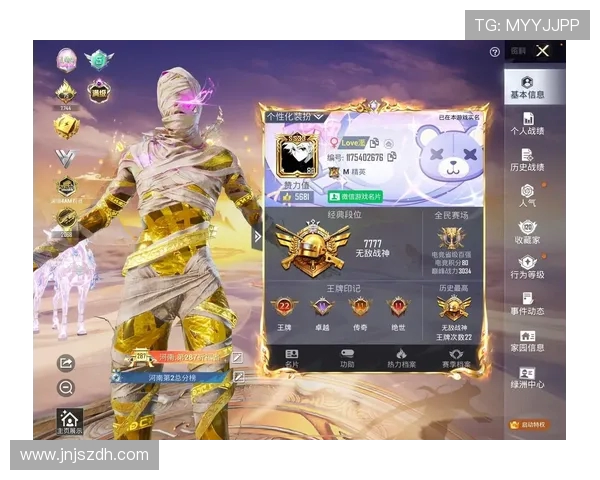Open the 名片 card tab

pyautogui.click(x=292, y=358)
